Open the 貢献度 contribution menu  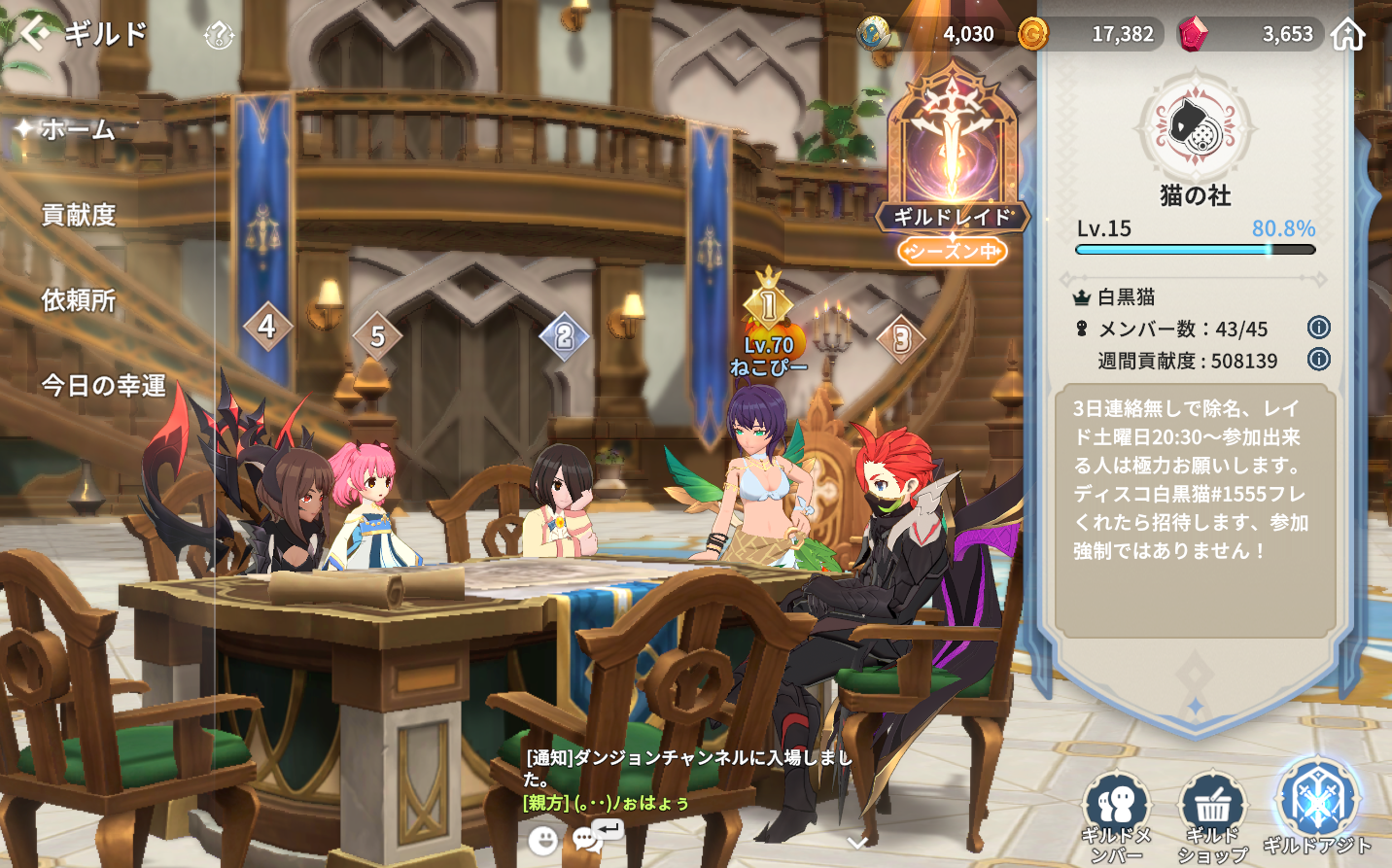[79, 215]
